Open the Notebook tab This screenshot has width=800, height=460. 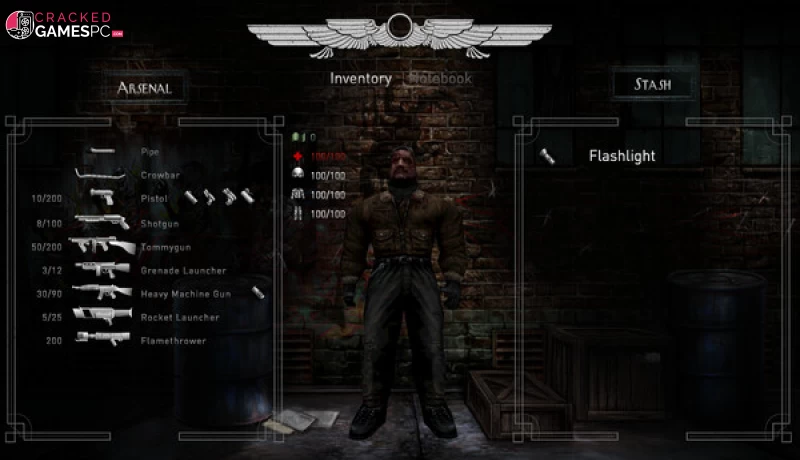point(438,78)
